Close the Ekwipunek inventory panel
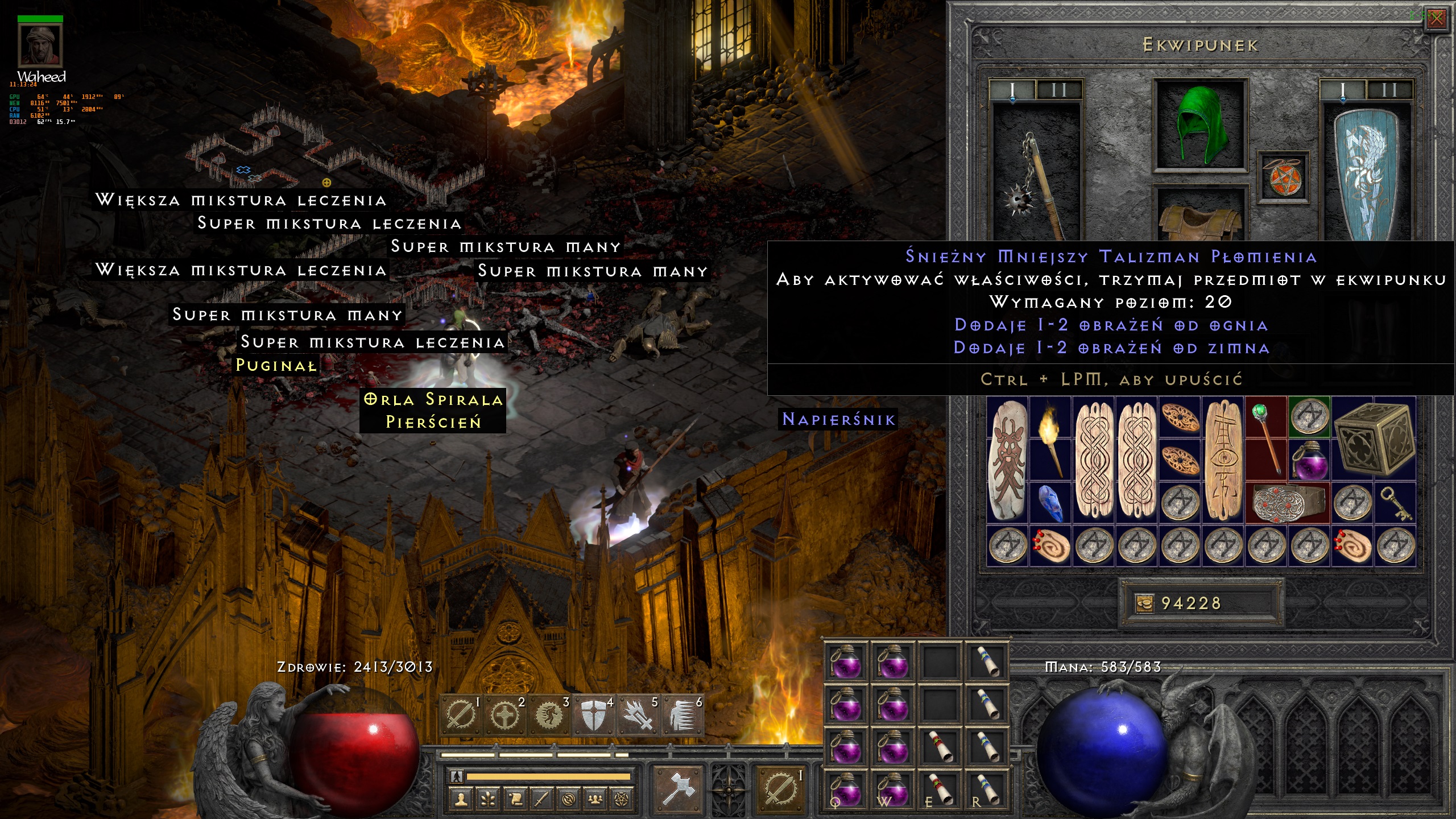Screen dimensions: 1456x819 click(1437, 19)
